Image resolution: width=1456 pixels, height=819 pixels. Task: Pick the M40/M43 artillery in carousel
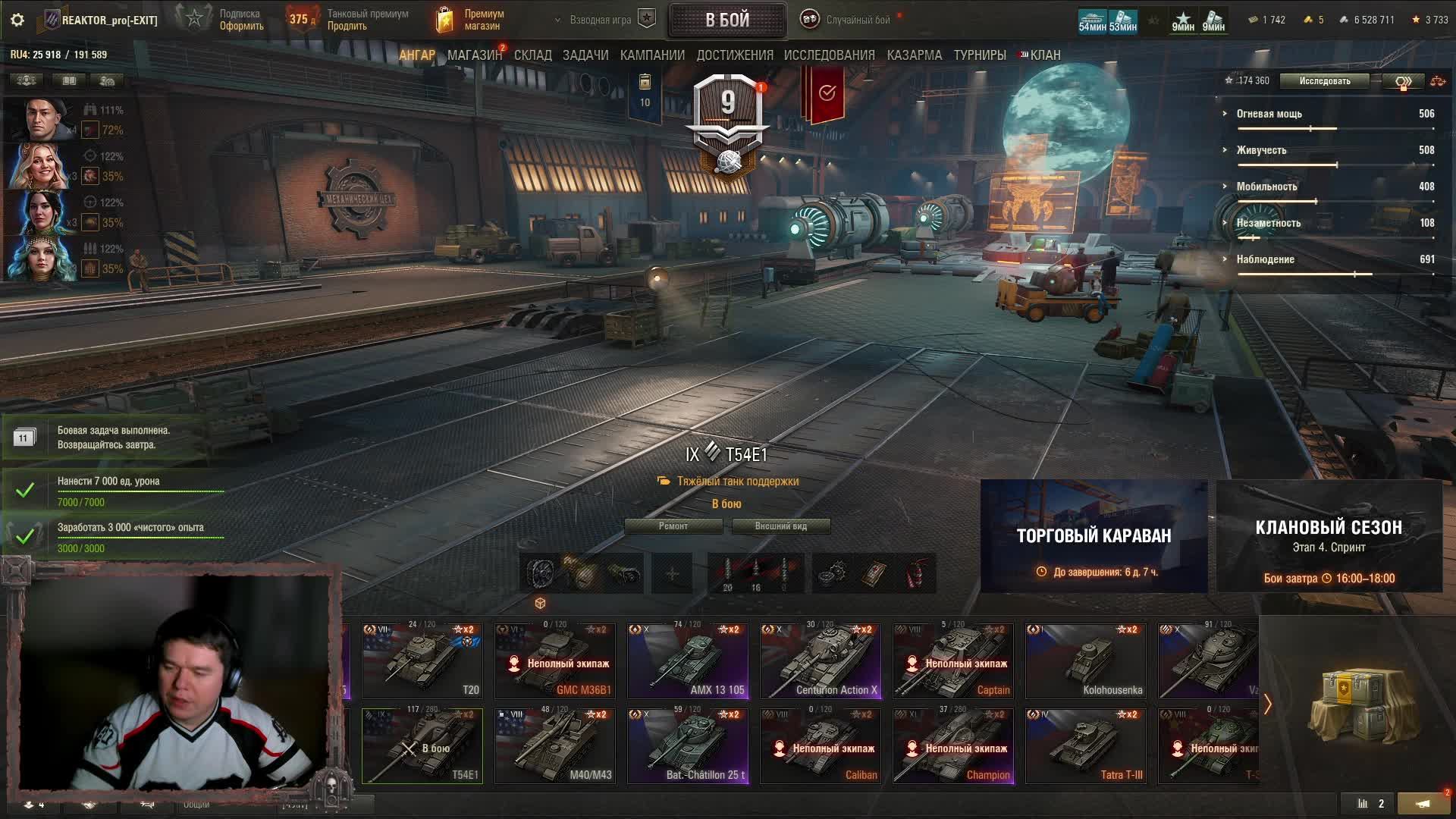coord(554,745)
